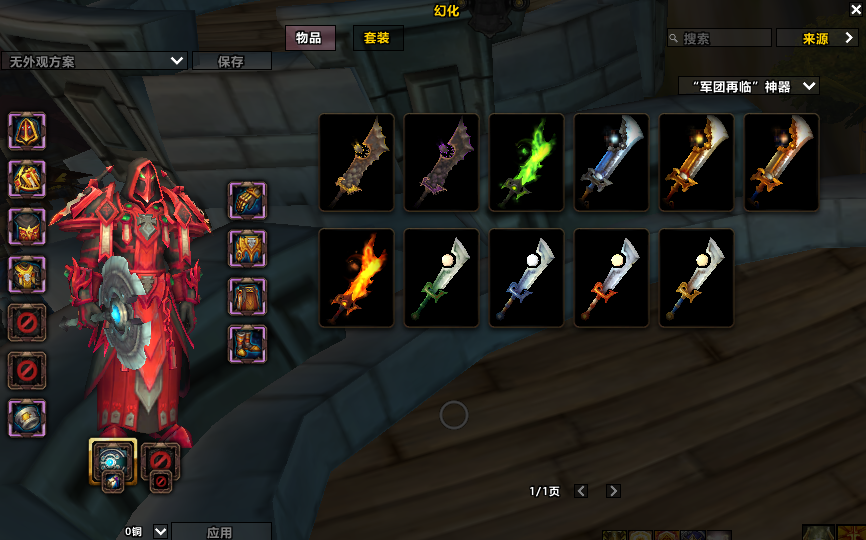Select the green-hilted white sword appearance
This screenshot has width=866, height=540.
(441, 278)
